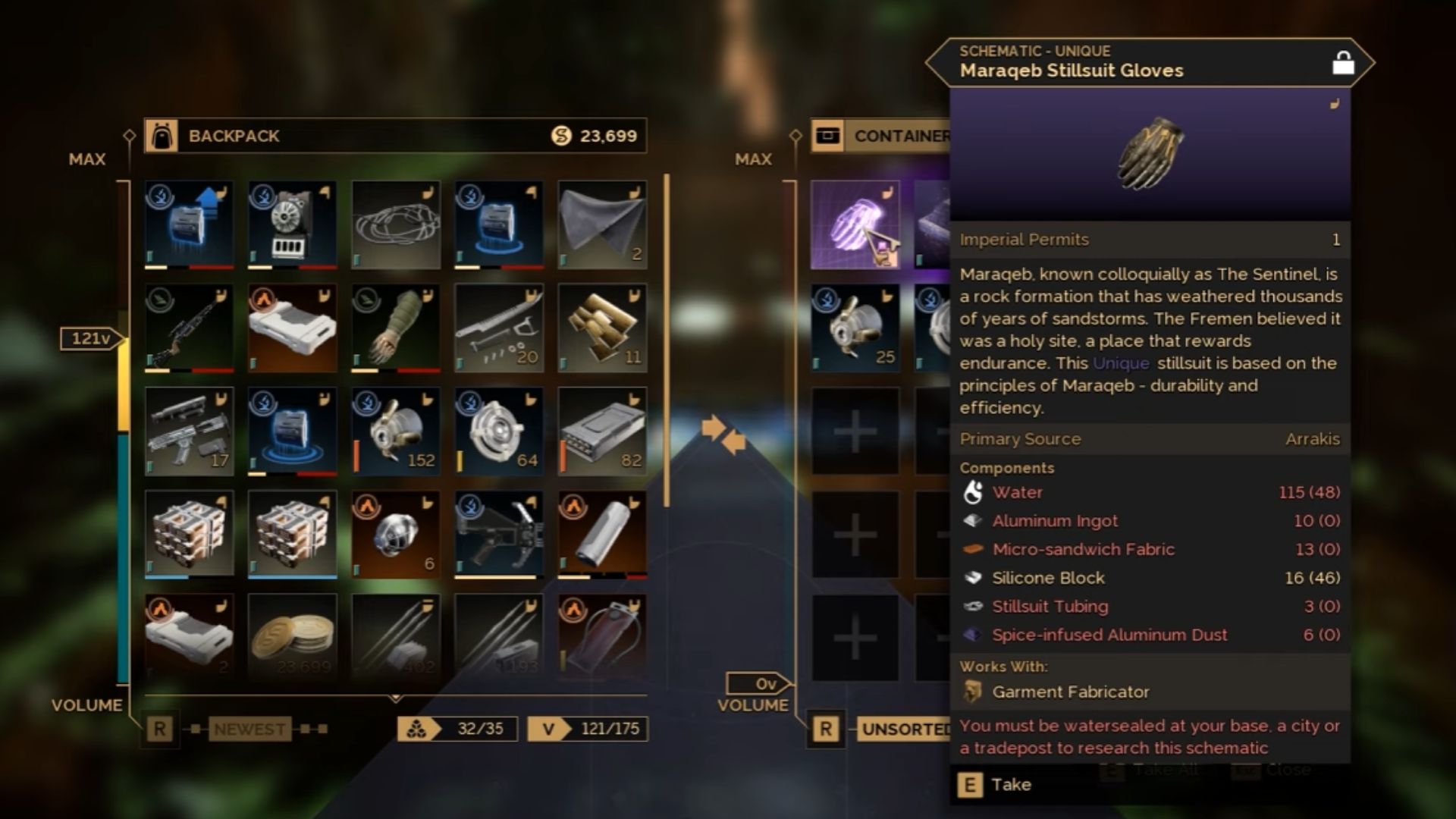This screenshot has width=1456, height=819.
Task: Click the silver sphere stack of 6
Action: 396,534
